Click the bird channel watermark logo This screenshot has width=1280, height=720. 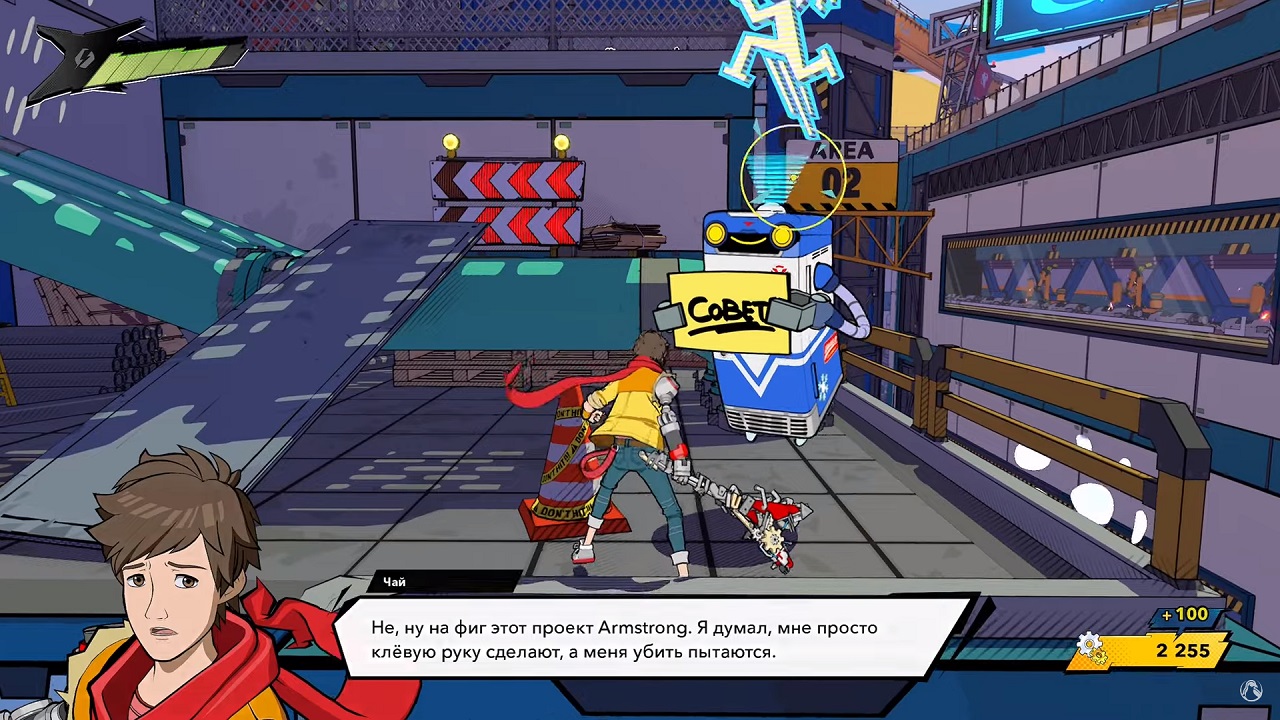coord(1250,689)
